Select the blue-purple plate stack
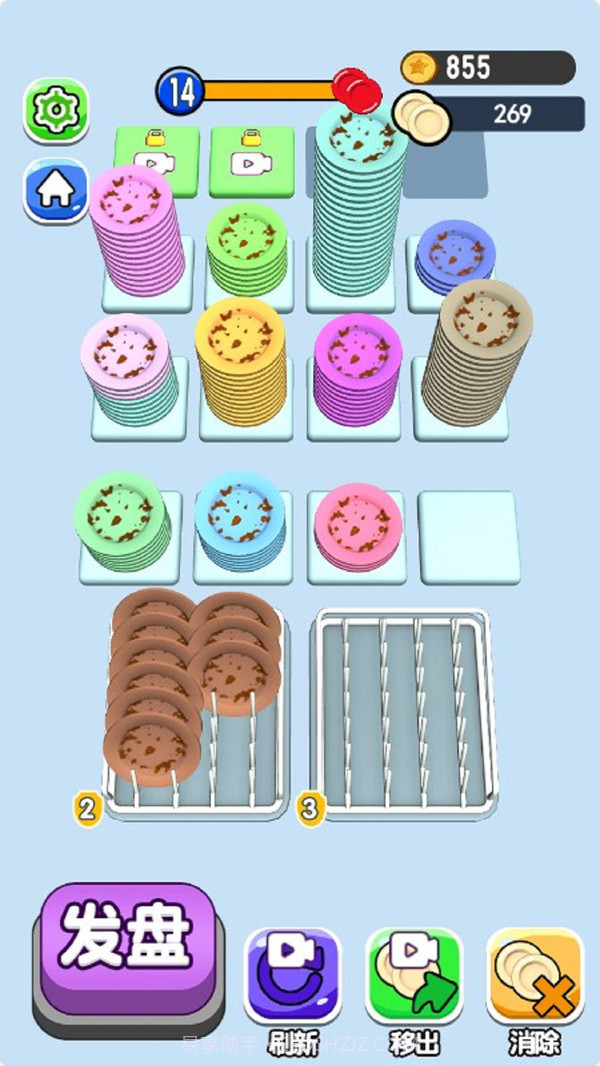The width and height of the screenshot is (600, 1066). (455, 257)
